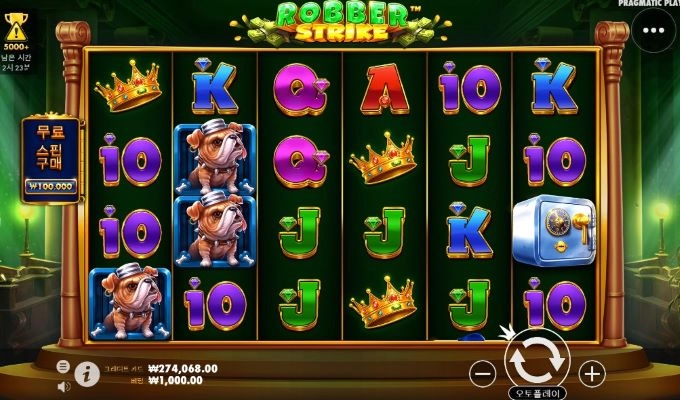Image resolution: width=680 pixels, height=400 pixels.
Task: Spin the reels with the circular arrows button
Action: click(x=537, y=360)
